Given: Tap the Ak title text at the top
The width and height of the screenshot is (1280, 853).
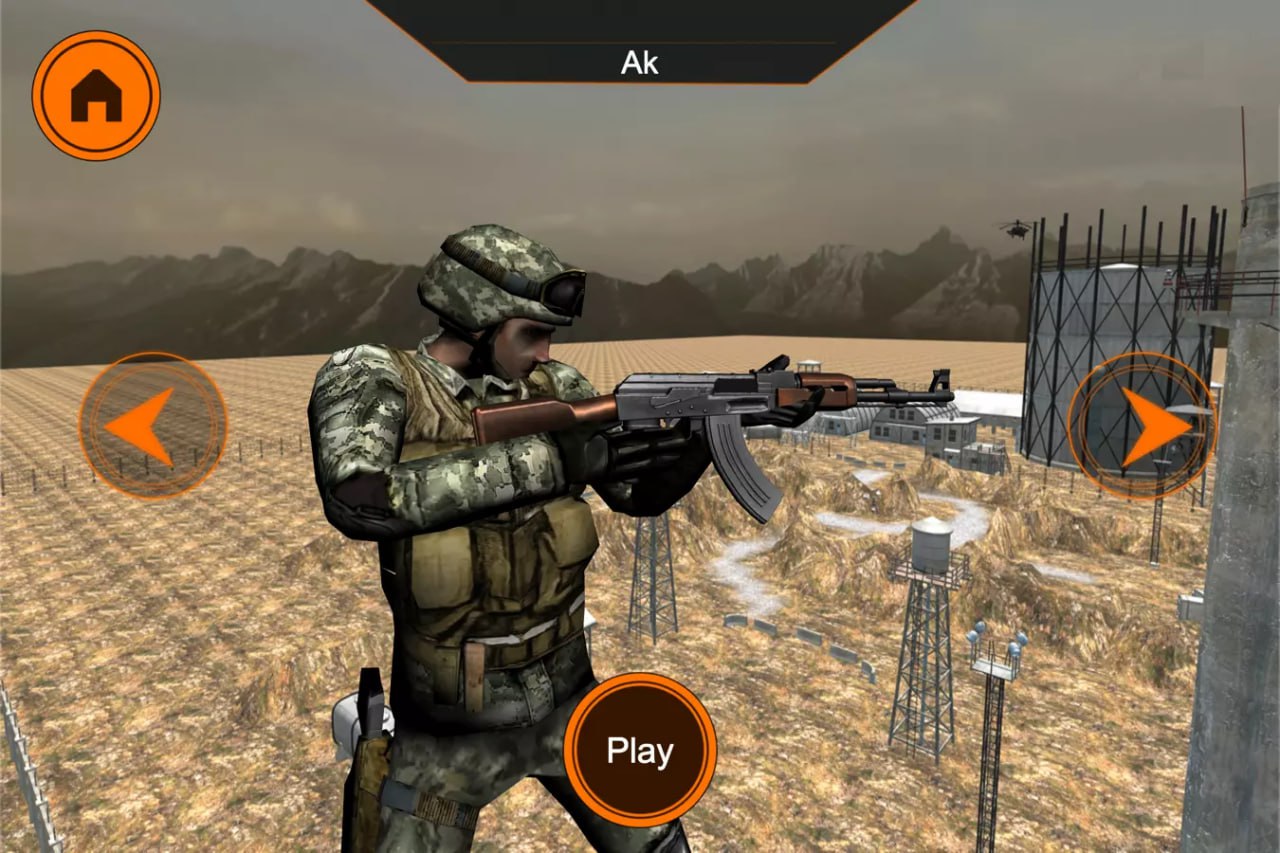Looking at the screenshot, I should [640, 63].
